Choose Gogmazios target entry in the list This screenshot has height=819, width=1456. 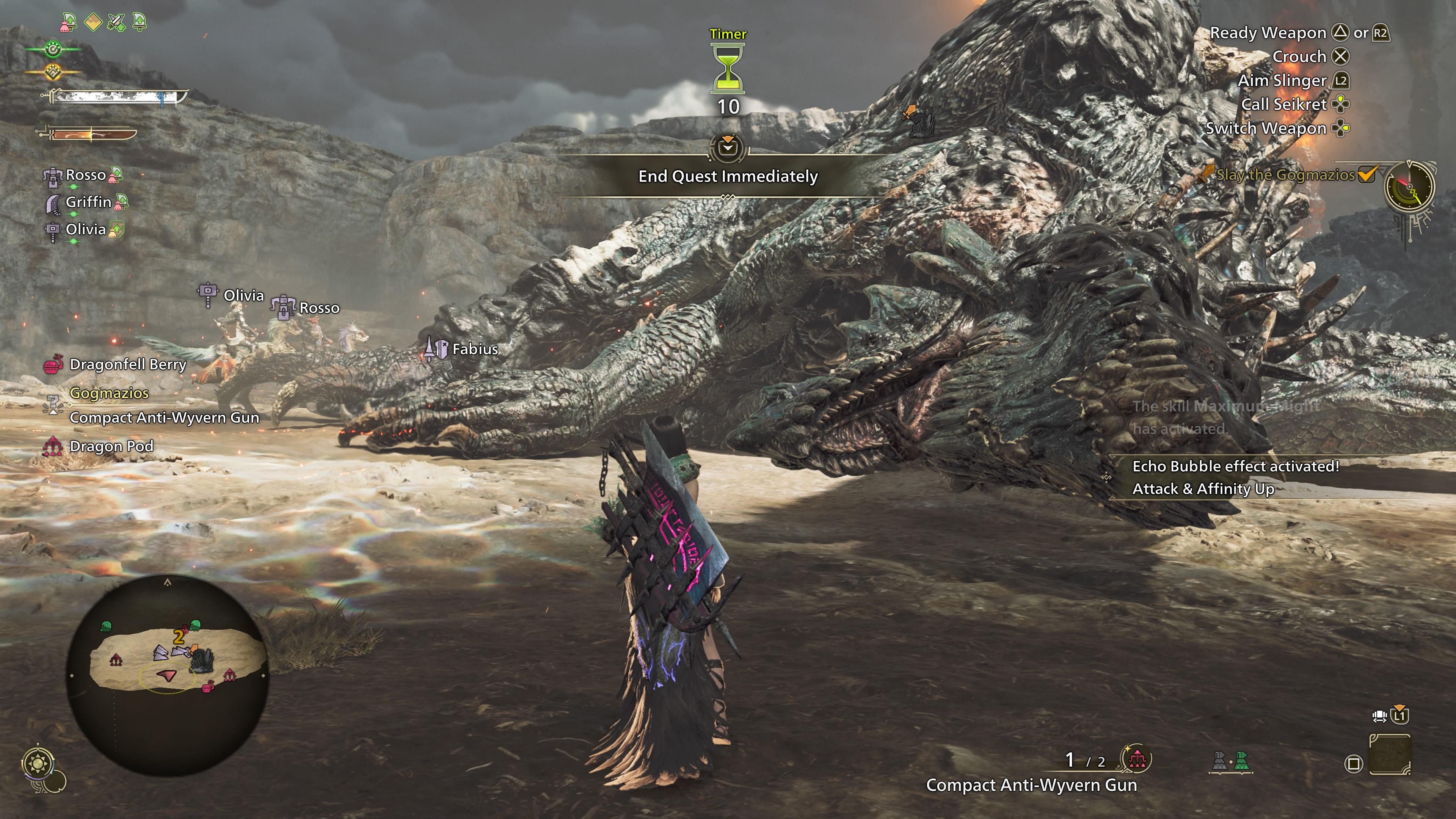coord(109,394)
